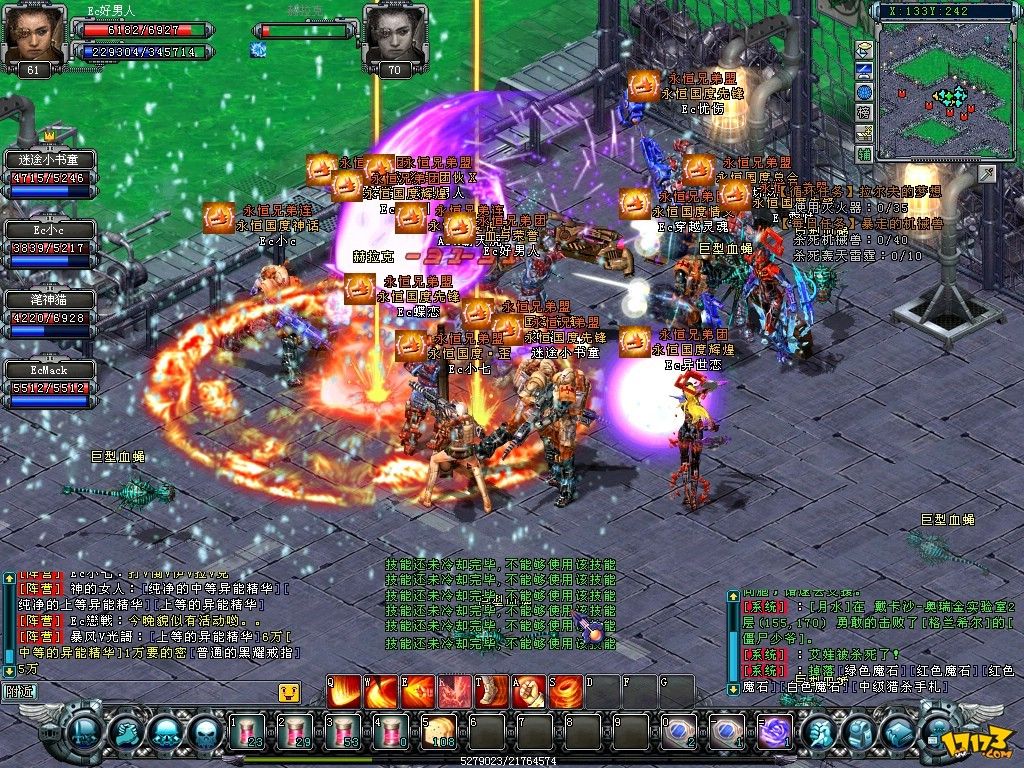Image resolution: width=1024 pixels, height=768 pixels.
Task: Use the red potion in slot 1
Action: point(247,733)
